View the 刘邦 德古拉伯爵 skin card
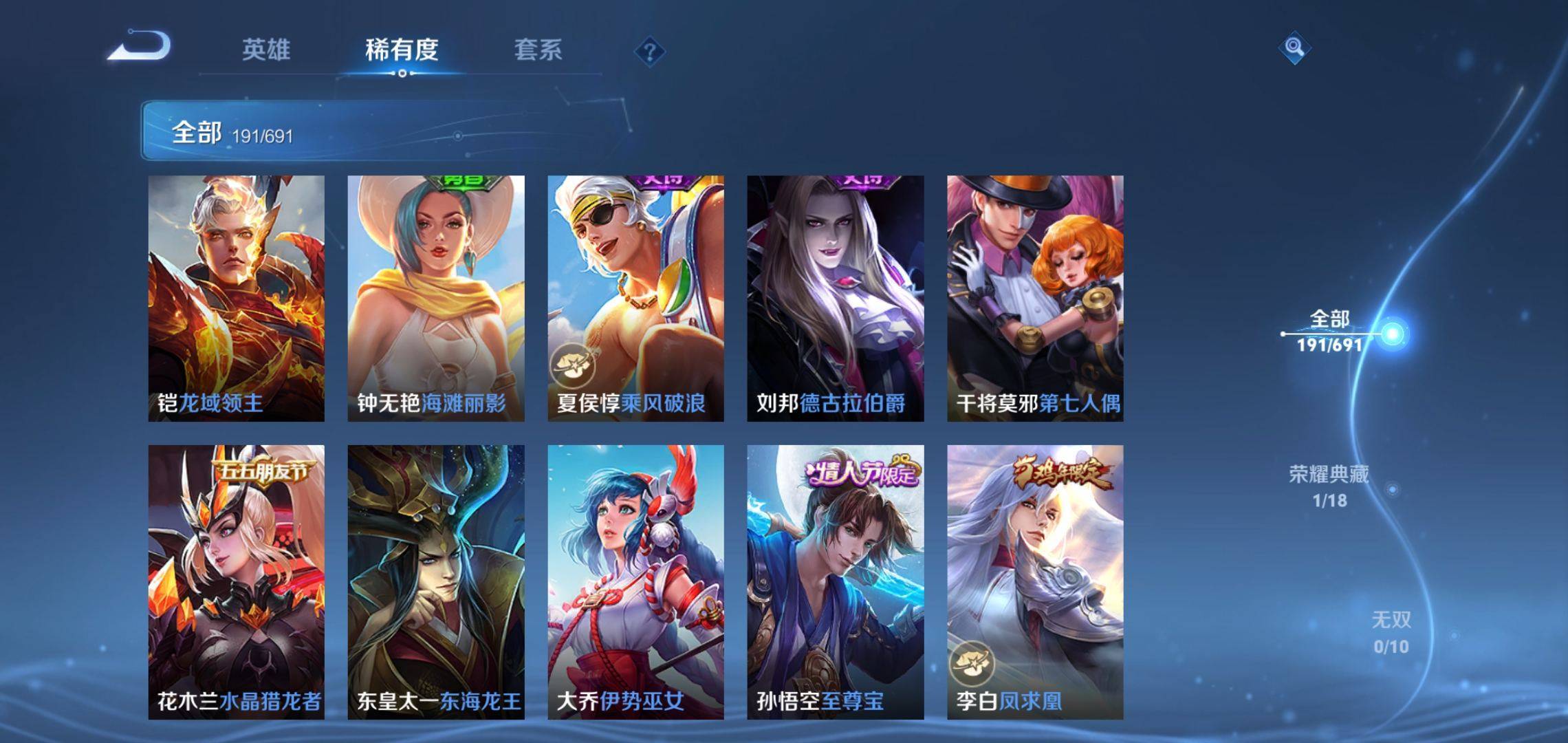This screenshot has height=743, width=1568. click(x=836, y=298)
